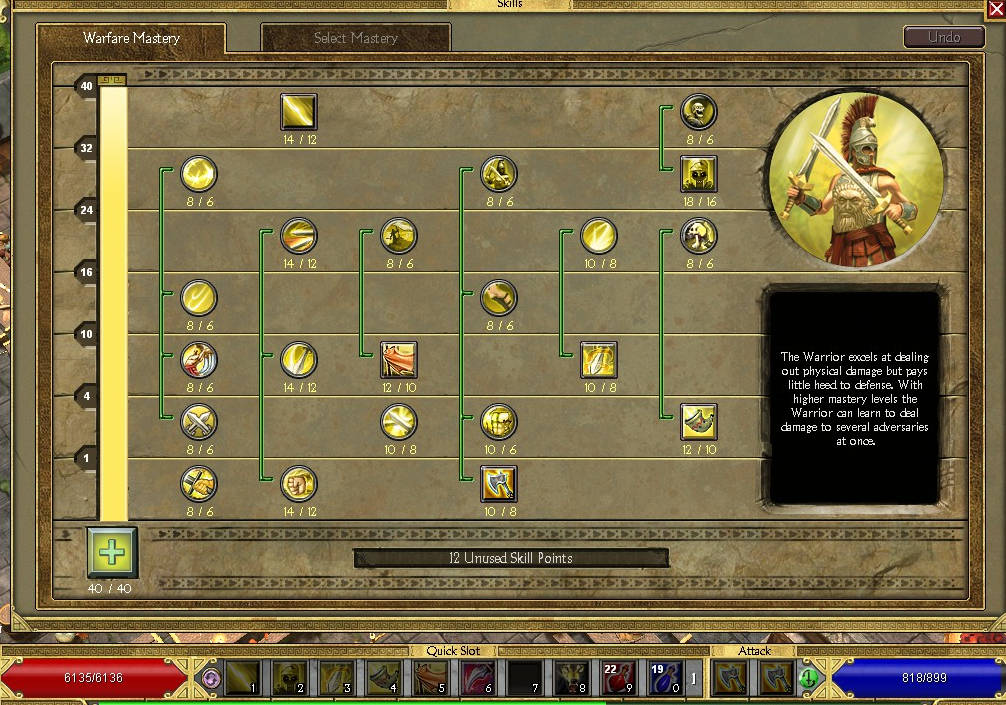This screenshot has width=1006, height=705.
Task: Open the Select Mastery tab
Action: point(356,39)
